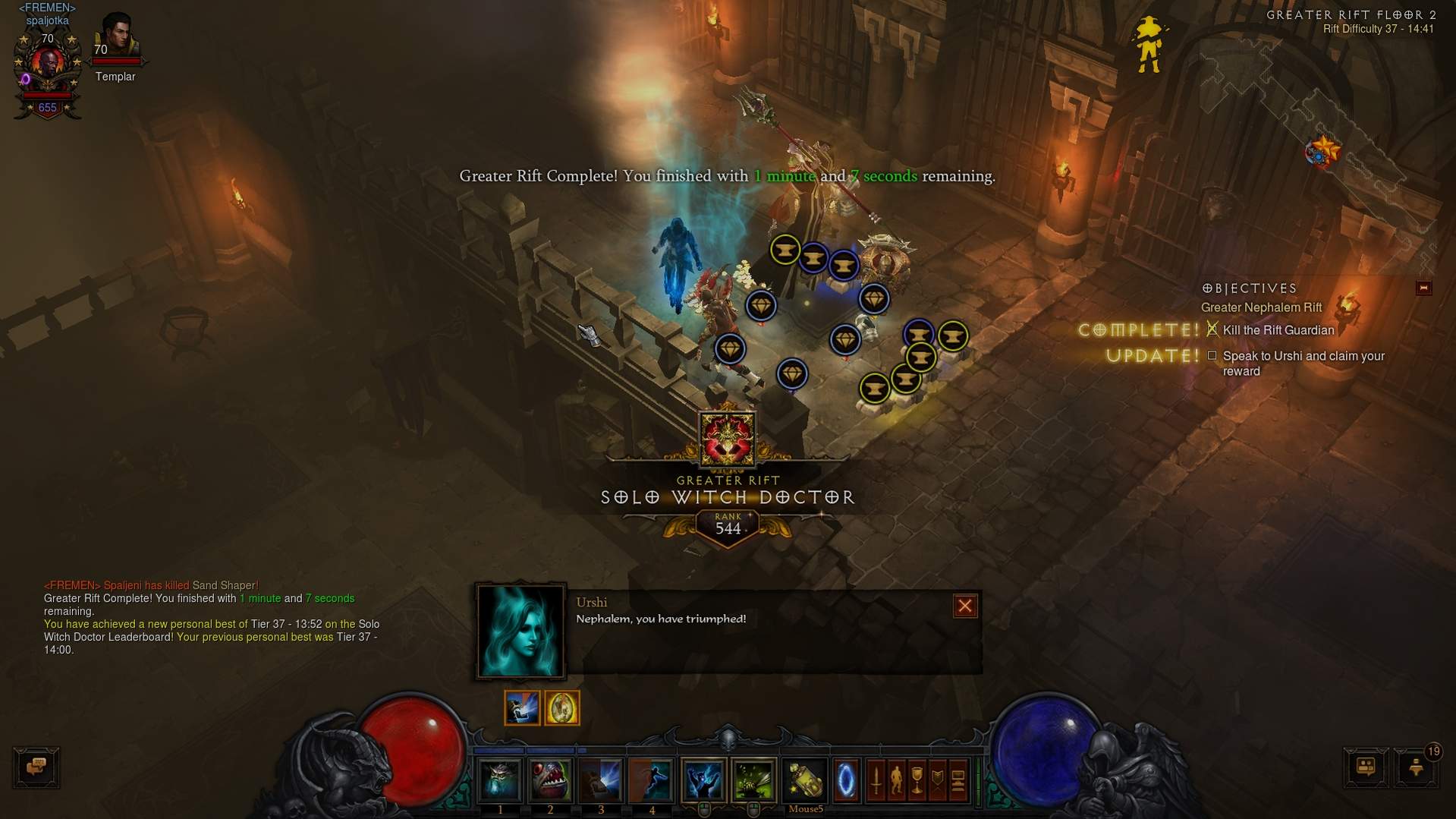Drink the yellow potion on the action bar
1456x819 pixels.
[805, 780]
